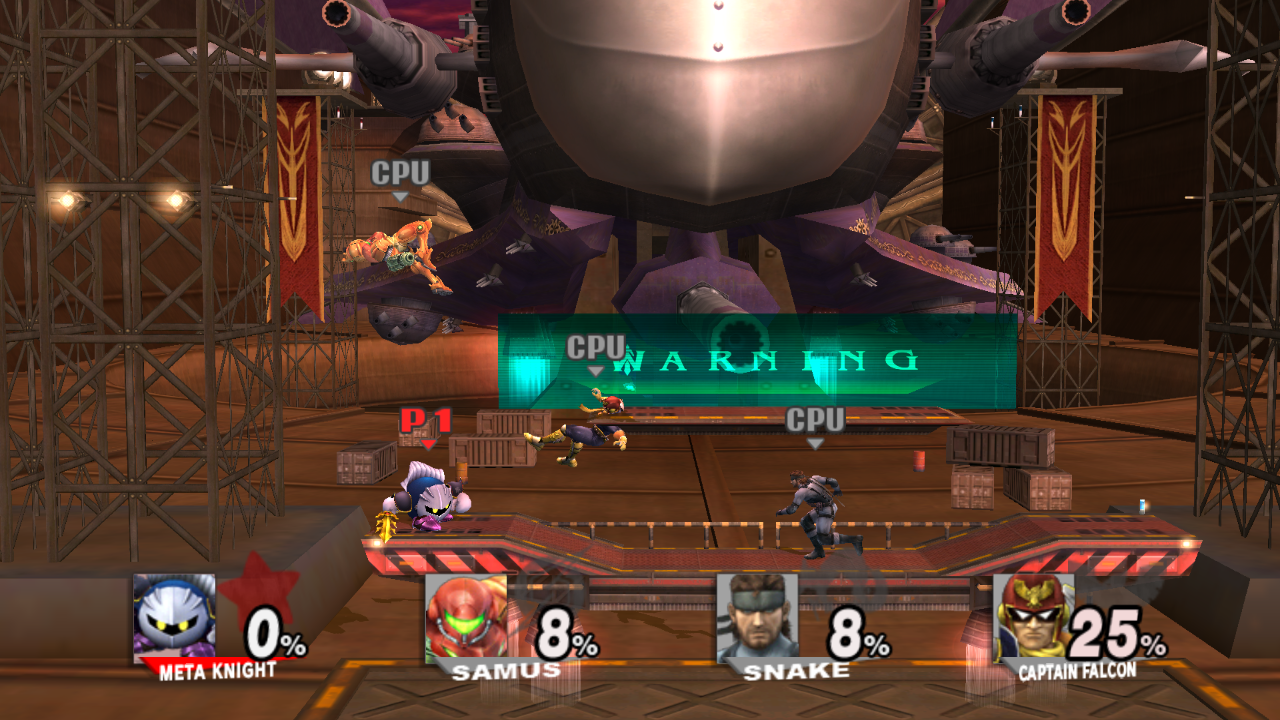
Task: Choose the Snake character portrait
Action: click(x=757, y=617)
